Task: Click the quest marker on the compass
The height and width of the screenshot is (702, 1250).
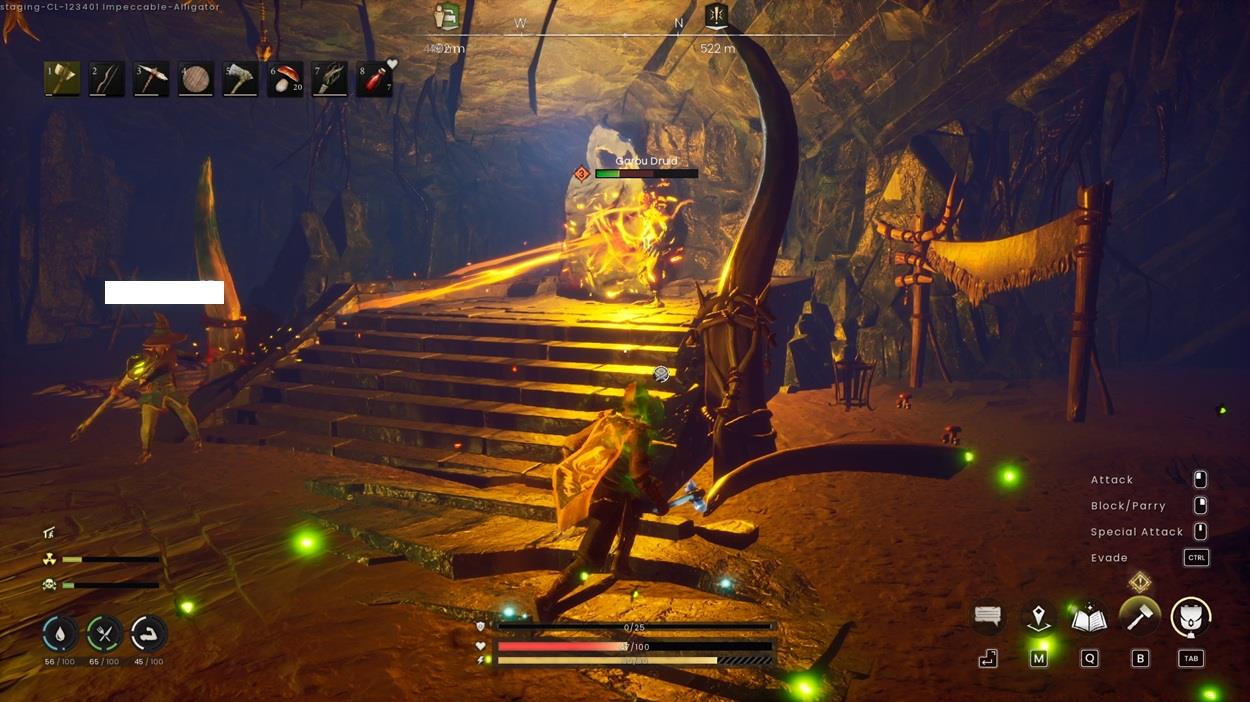Action: (716, 15)
